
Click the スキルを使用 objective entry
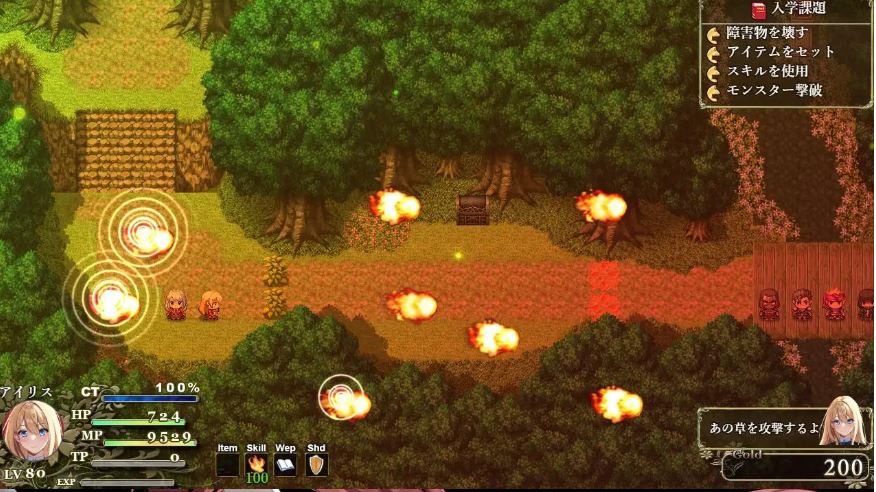coord(767,72)
